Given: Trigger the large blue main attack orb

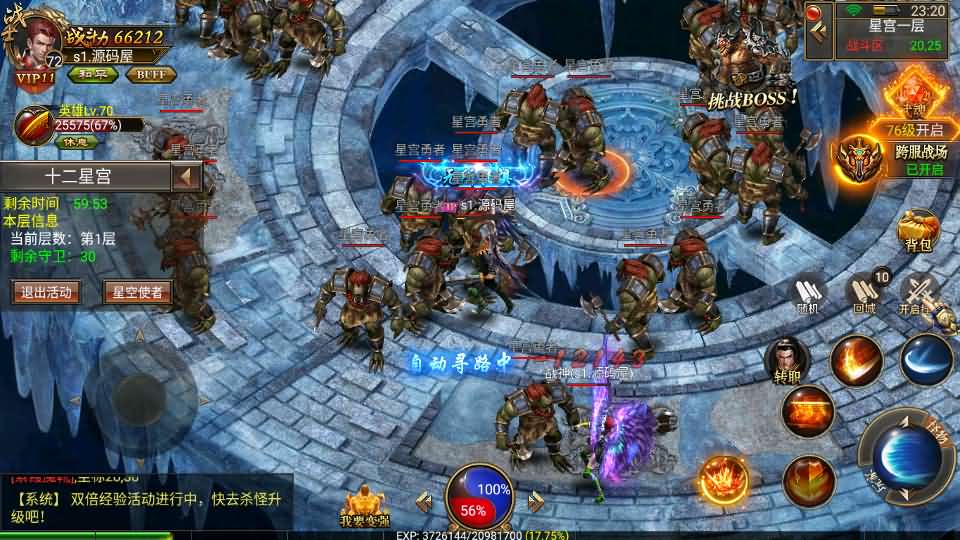Looking at the screenshot, I should [907, 457].
